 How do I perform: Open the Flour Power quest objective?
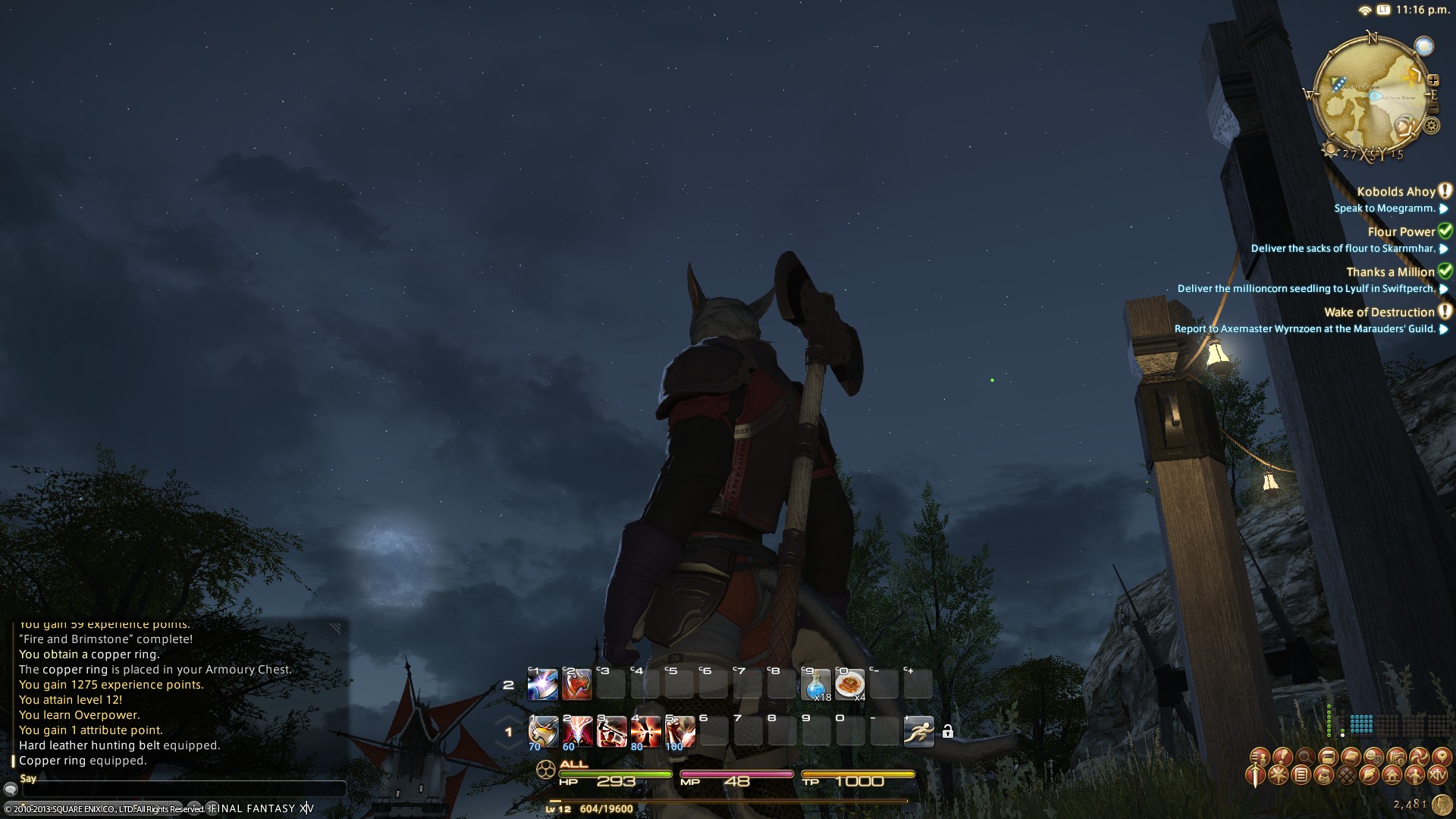(x=1342, y=249)
